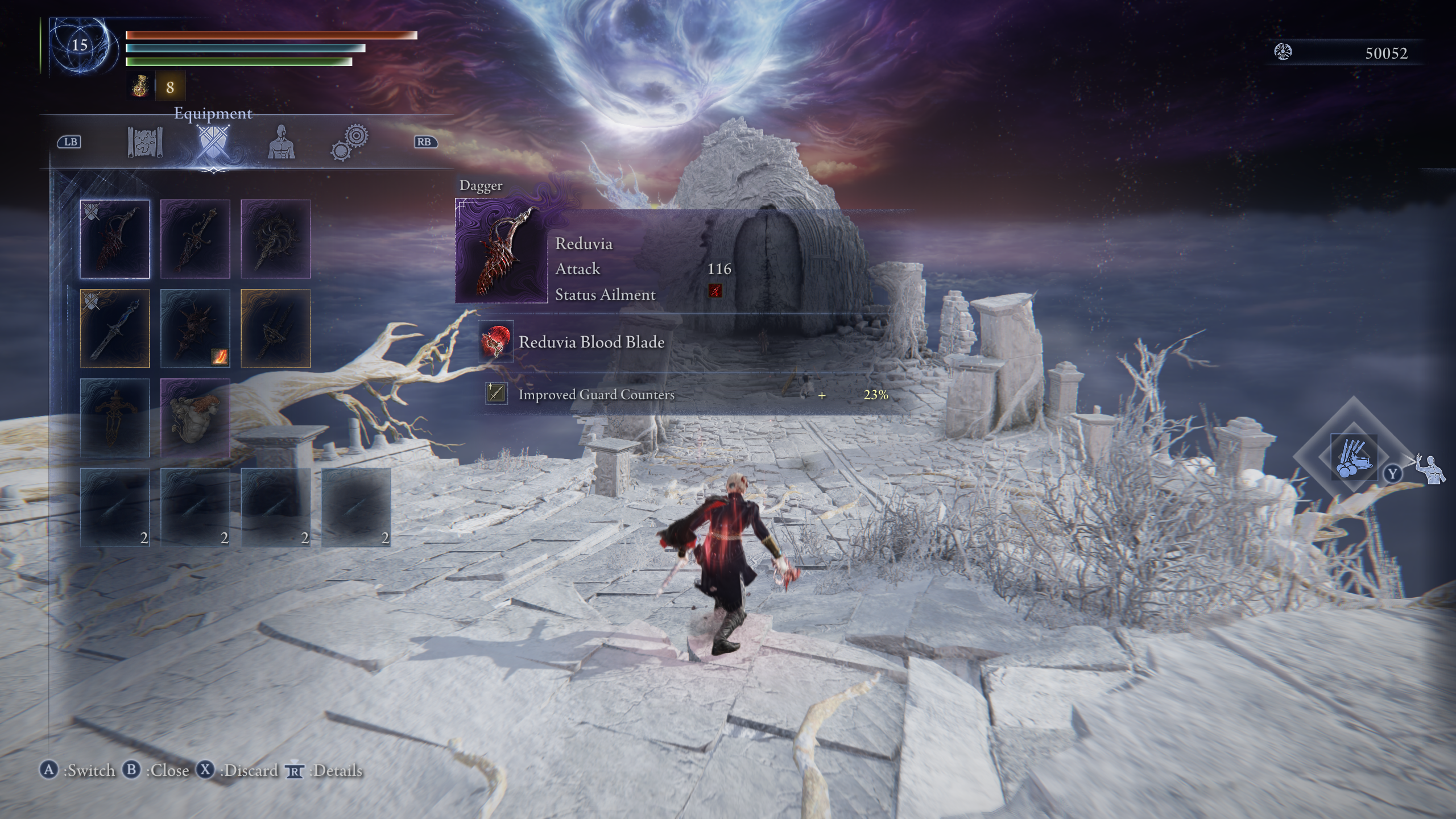Click the Status Ailment blood loss icon
The width and height of the screenshot is (1456, 819).
tap(715, 291)
